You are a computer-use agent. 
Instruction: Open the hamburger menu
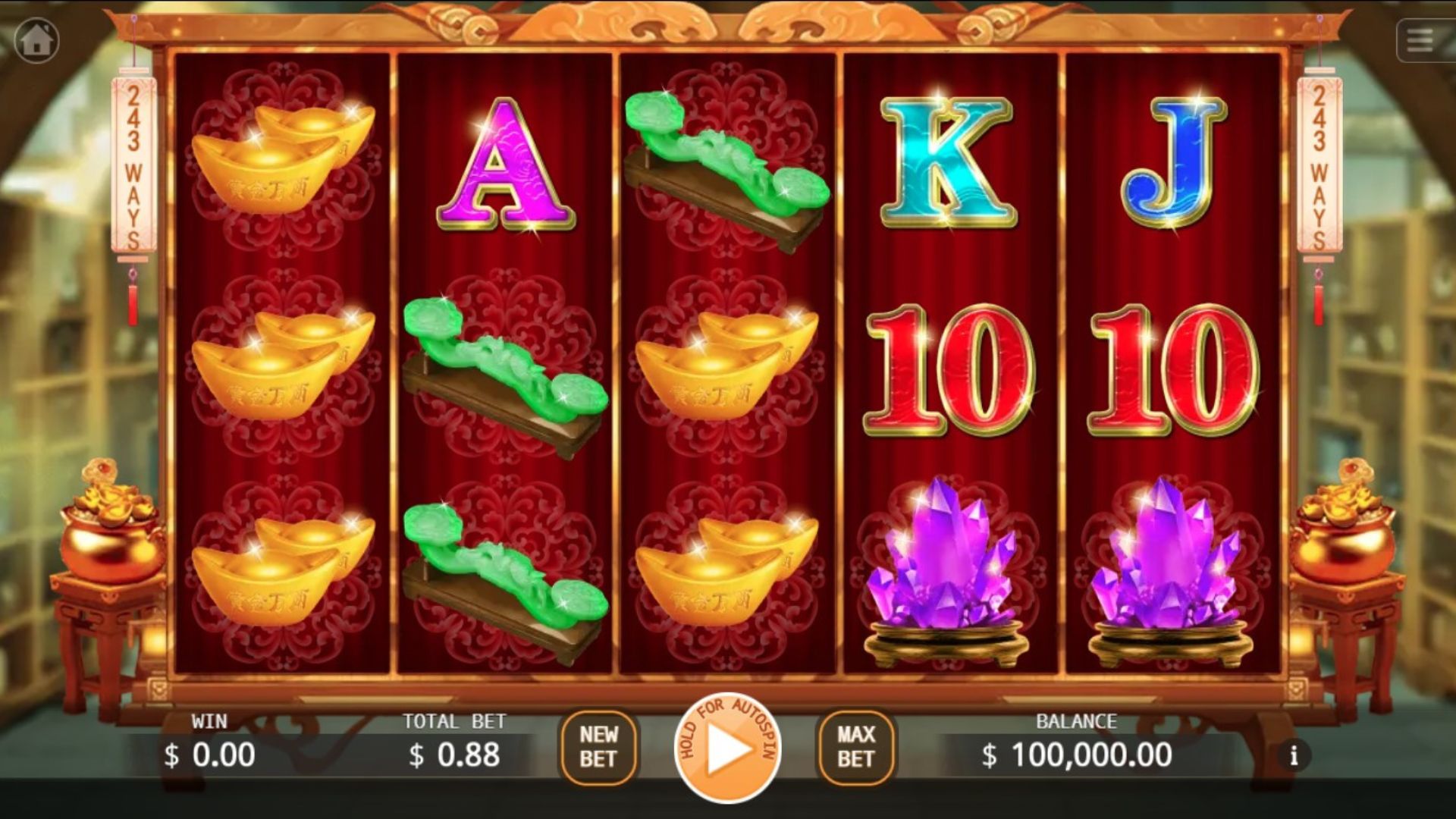coord(1420,40)
